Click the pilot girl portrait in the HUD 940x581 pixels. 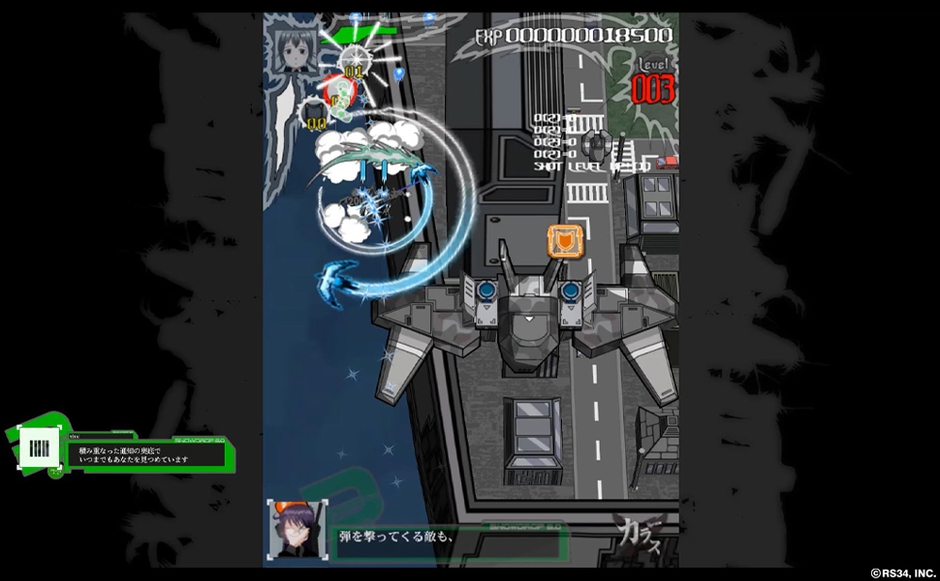pyautogui.click(x=297, y=48)
